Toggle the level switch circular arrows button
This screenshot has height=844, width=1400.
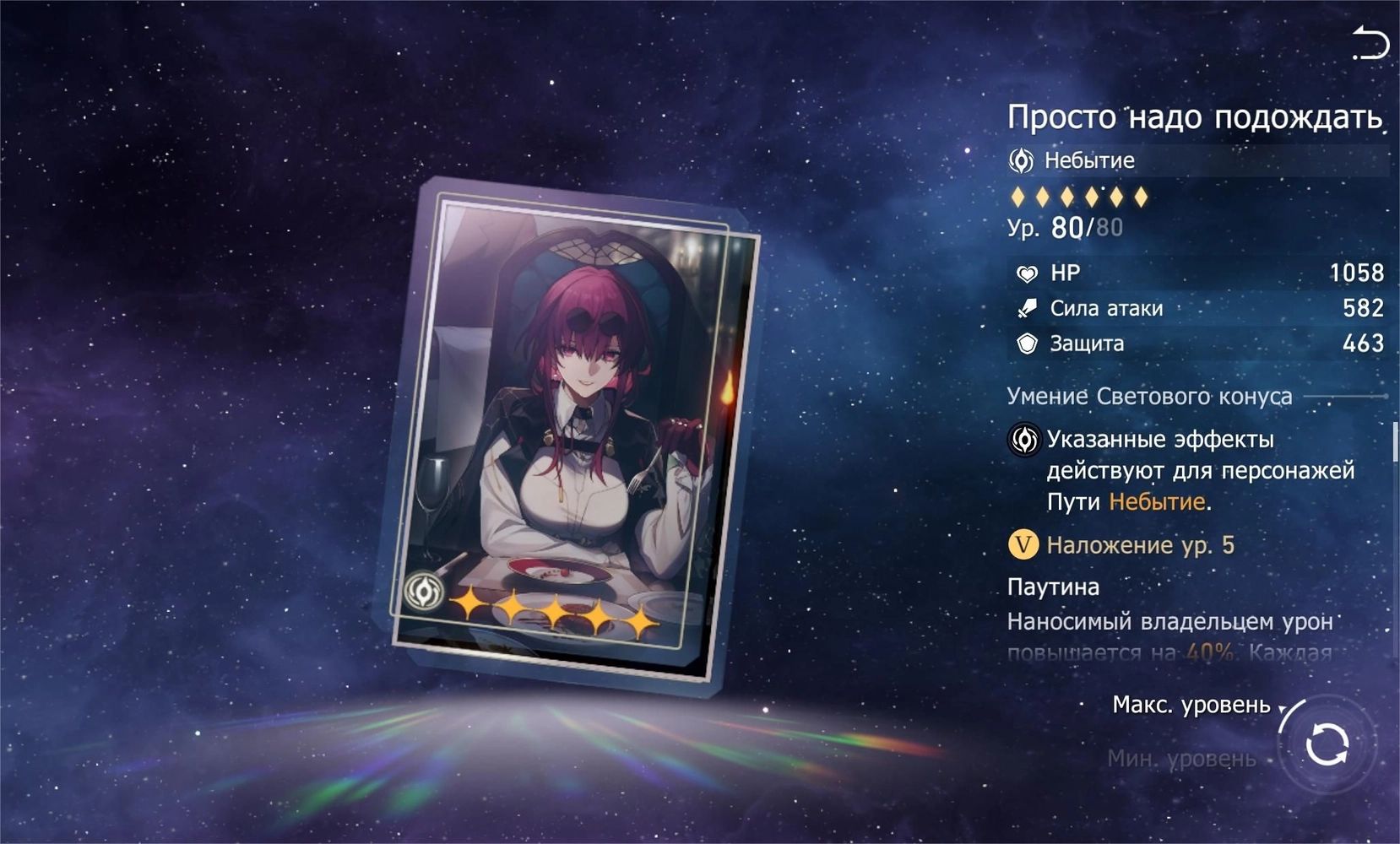pyautogui.click(x=1327, y=744)
